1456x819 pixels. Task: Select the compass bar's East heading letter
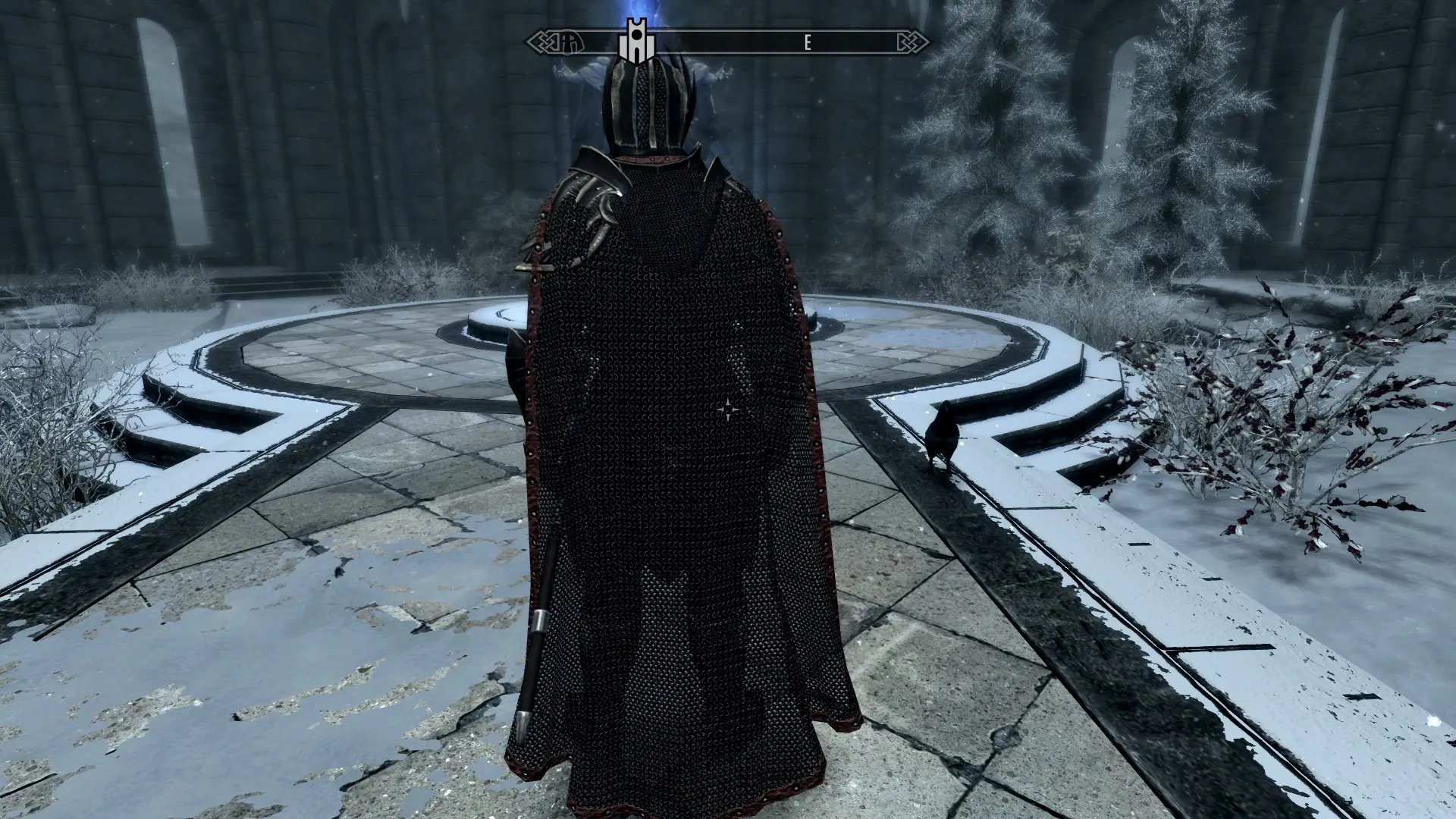pyautogui.click(x=808, y=43)
